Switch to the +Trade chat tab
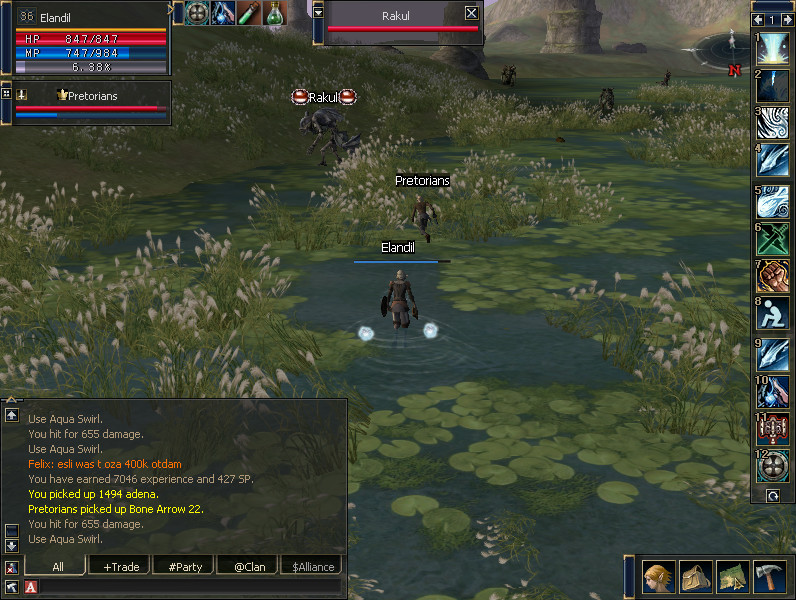 pyautogui.click(x=121, y=567)
